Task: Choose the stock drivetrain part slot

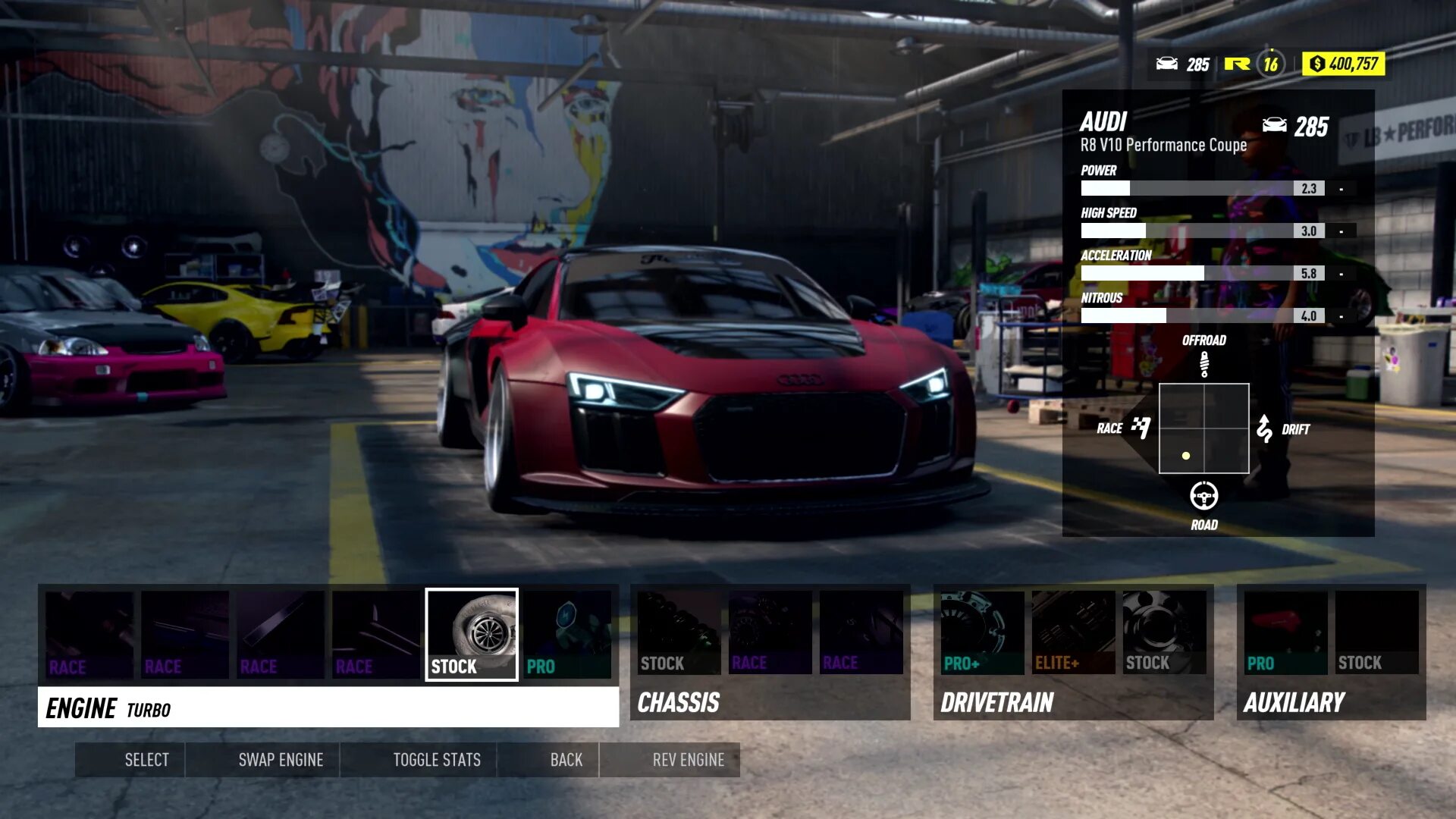Action: click(x=1164, y=632)
